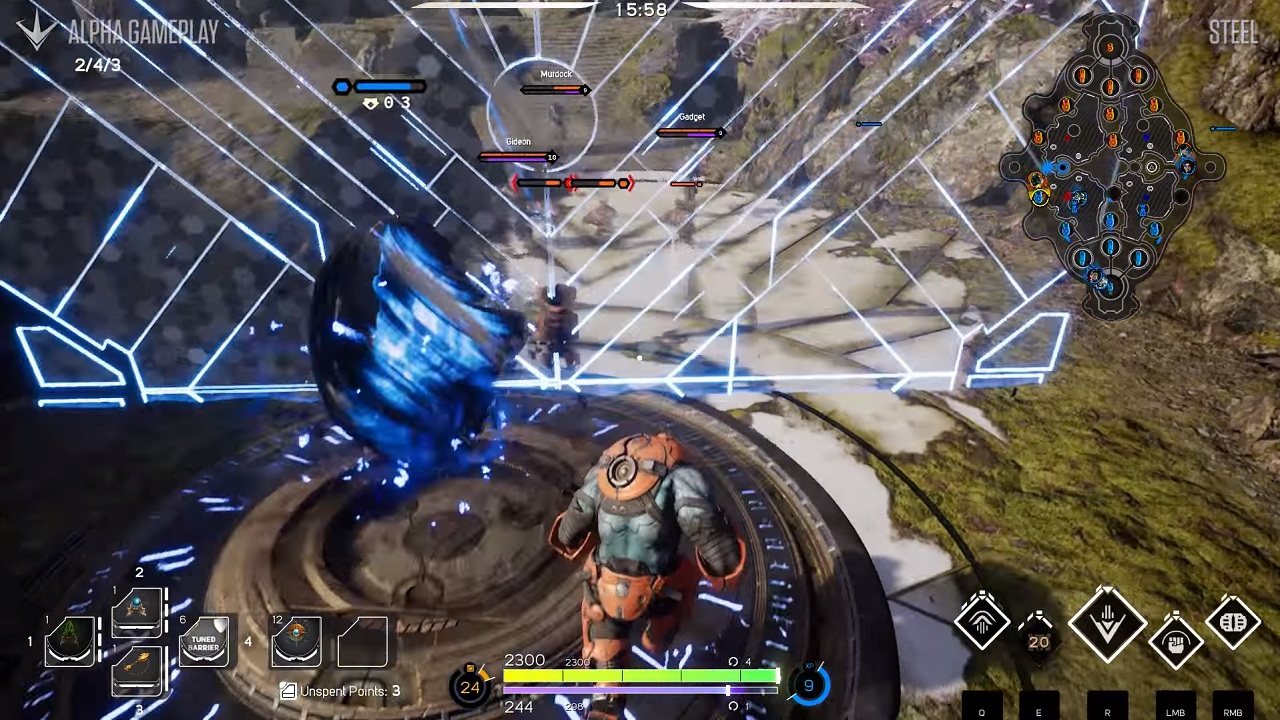The height and width of the screenshot is (720, 1280).
Task: Activate the Tuned Barrier card
Action: tap(204, 641)
